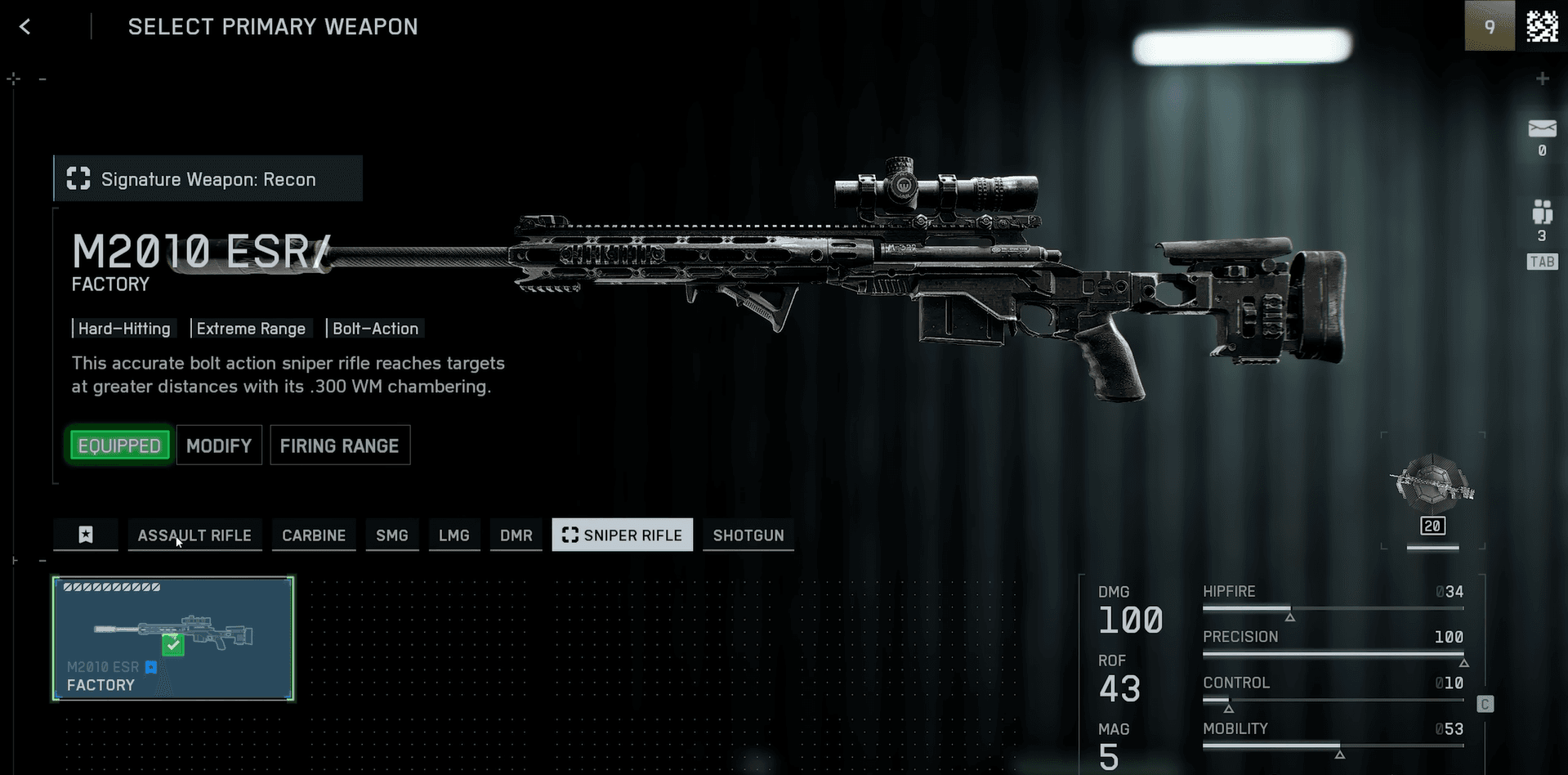Click the back arrow at top left
This screenshot has height=775, width=1568.
[25, 25]
